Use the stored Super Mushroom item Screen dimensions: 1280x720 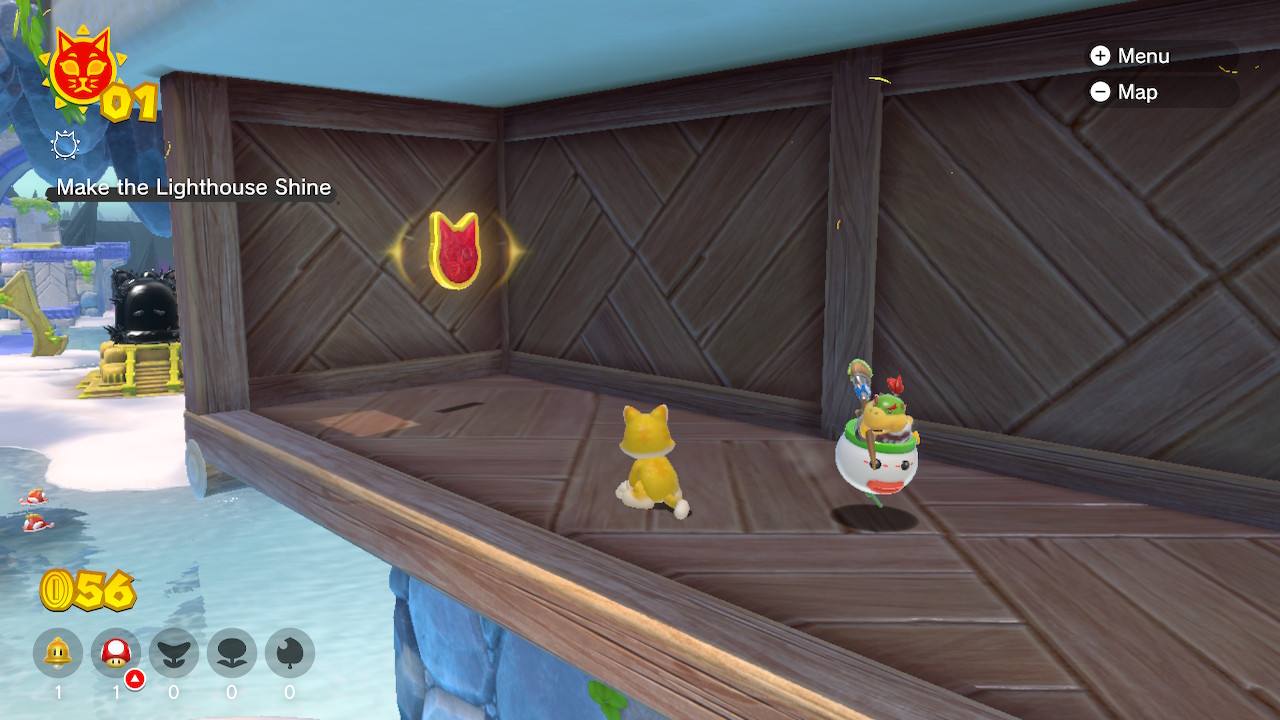(x=116, y=654)
